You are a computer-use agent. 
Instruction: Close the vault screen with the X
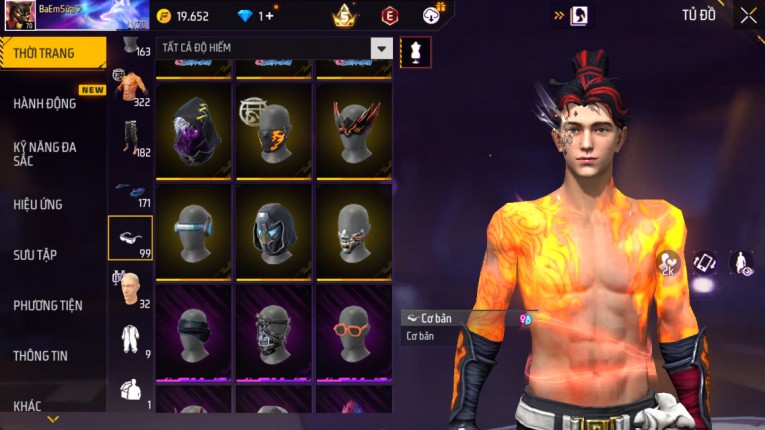click(x=748, y=15)
